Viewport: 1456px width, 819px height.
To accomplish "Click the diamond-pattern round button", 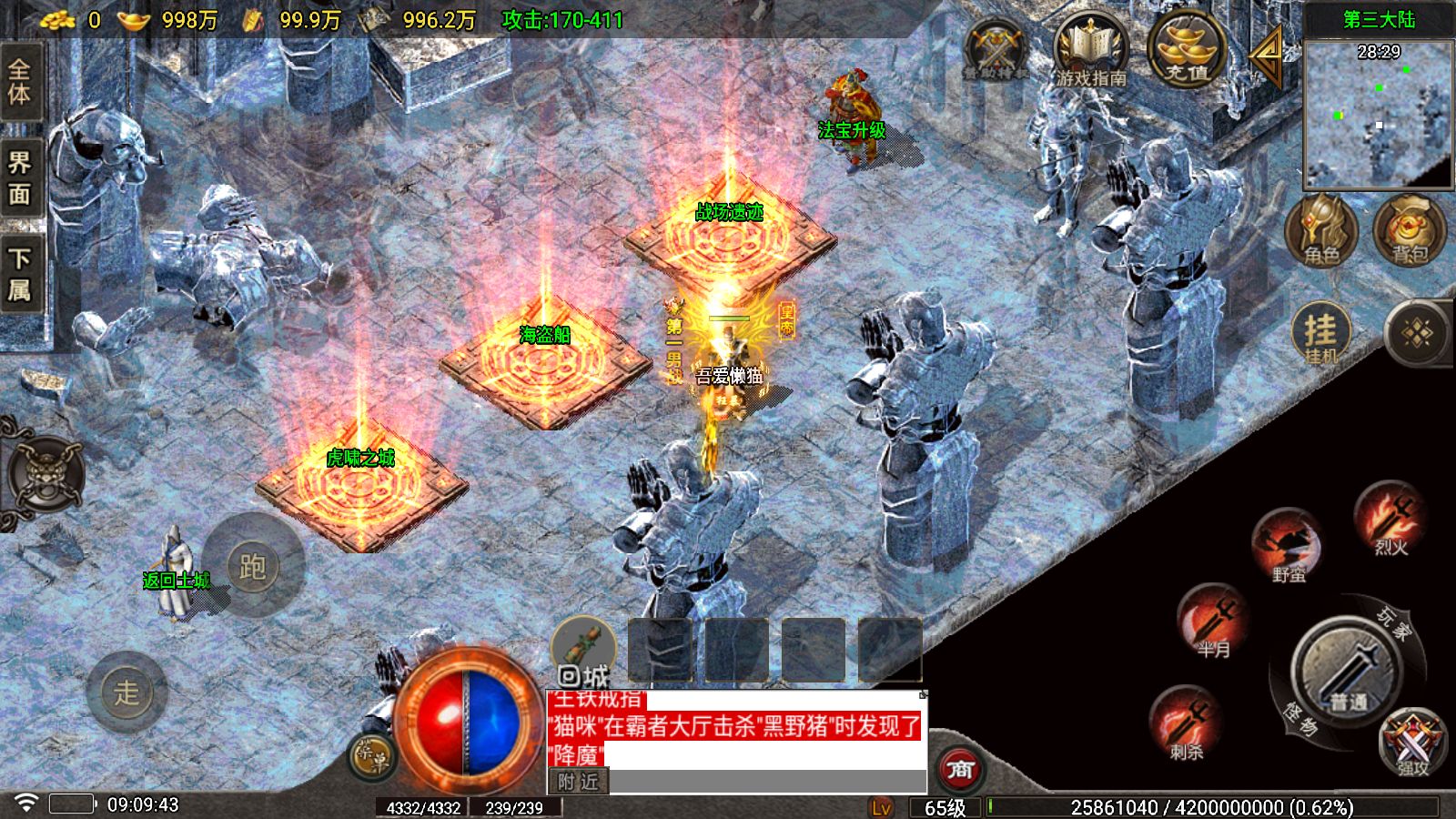I will 1416,334.
